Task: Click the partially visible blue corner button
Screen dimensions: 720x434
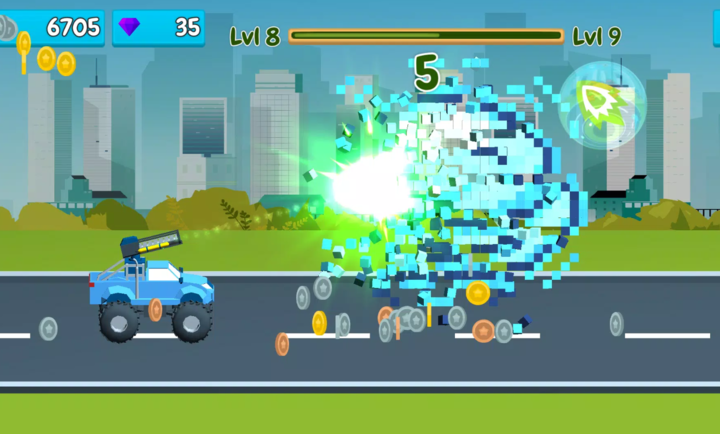Action: click(714, 28)
